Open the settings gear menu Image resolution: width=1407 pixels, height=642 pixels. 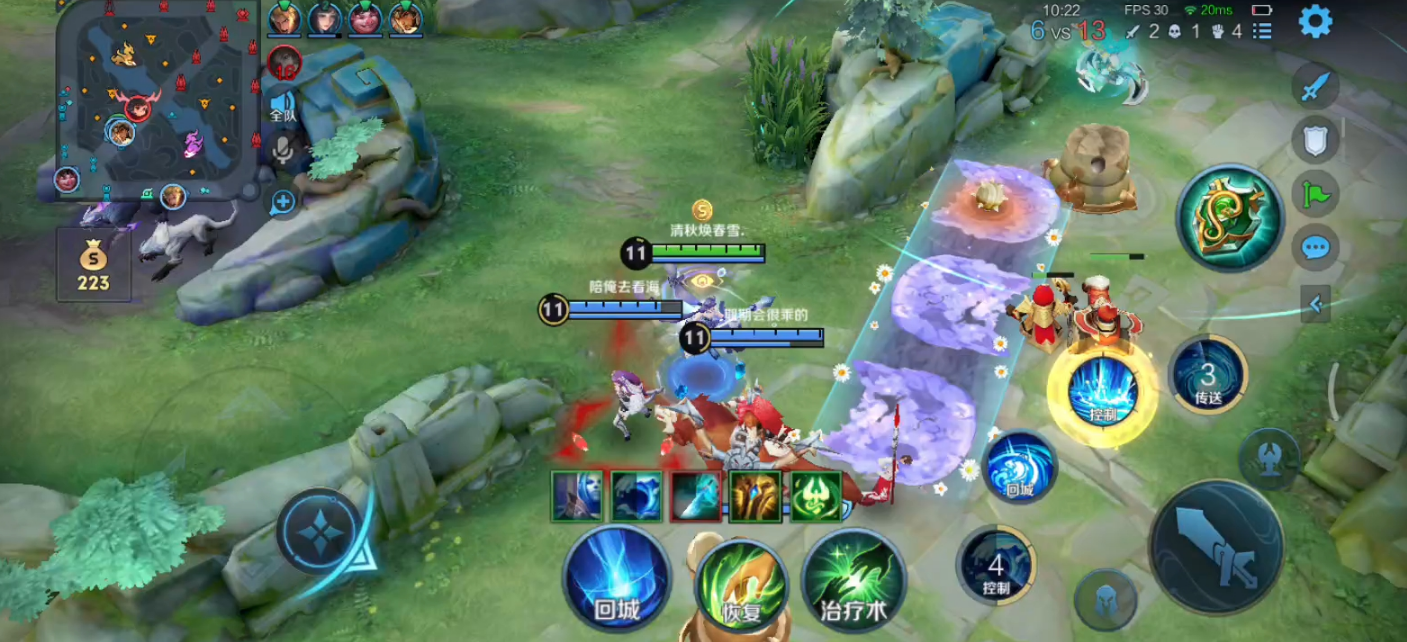(1315, 22)
